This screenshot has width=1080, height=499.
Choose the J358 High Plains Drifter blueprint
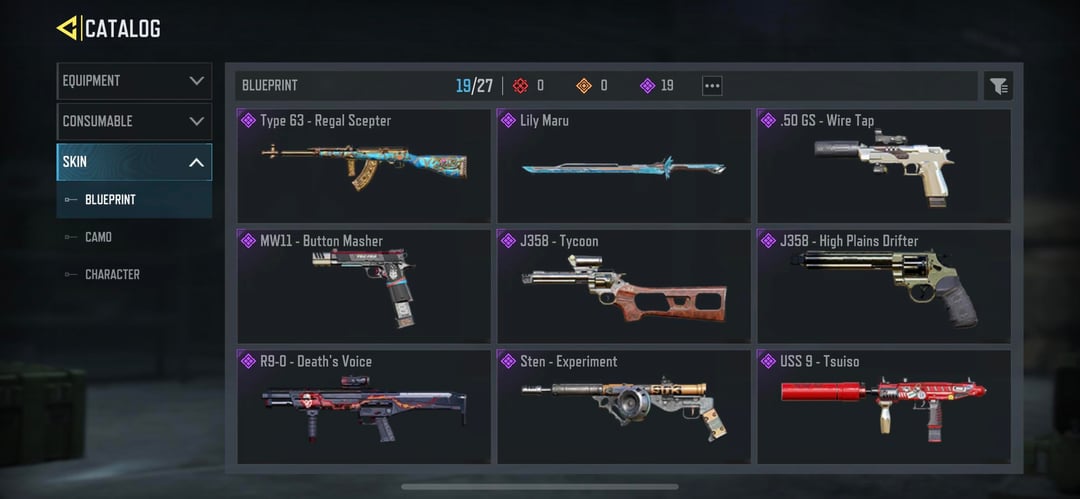tap(884, 285)
